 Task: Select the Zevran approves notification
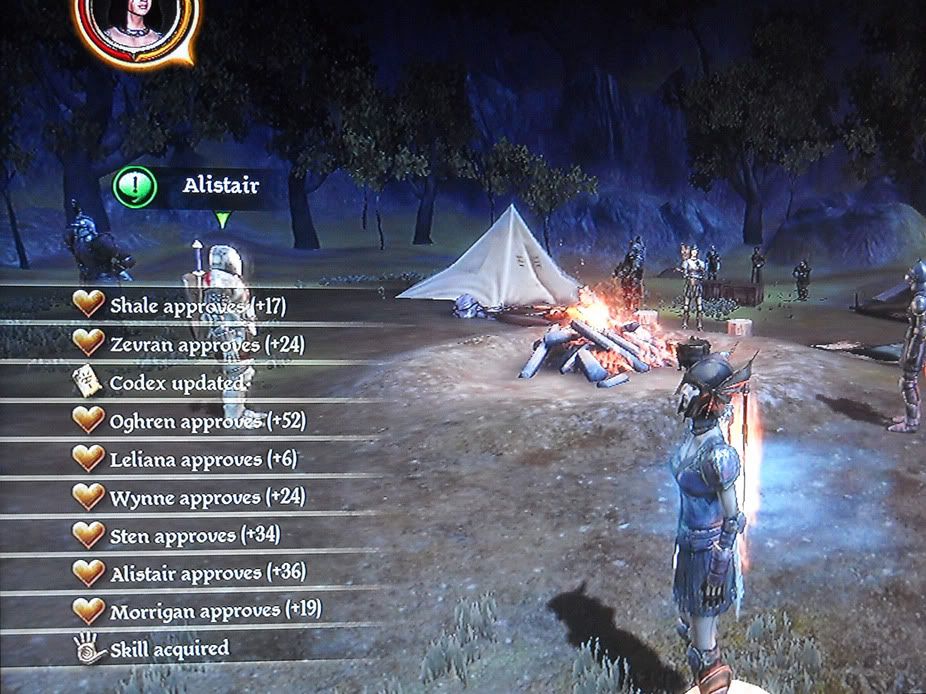tap(207, 344)
